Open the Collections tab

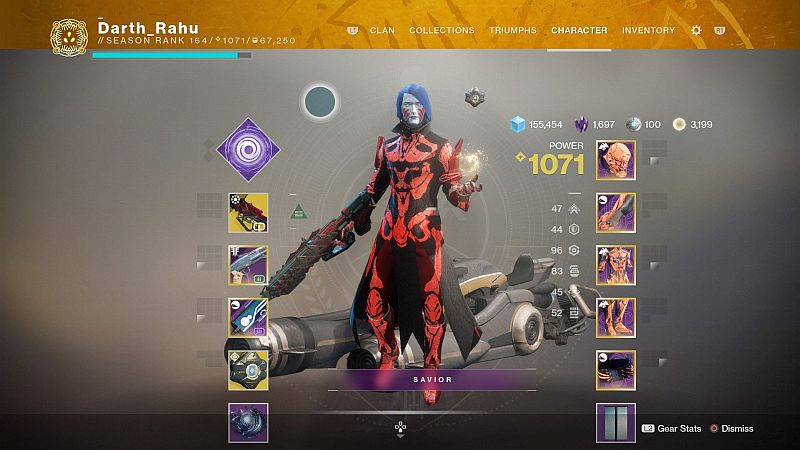click(442, 30)
